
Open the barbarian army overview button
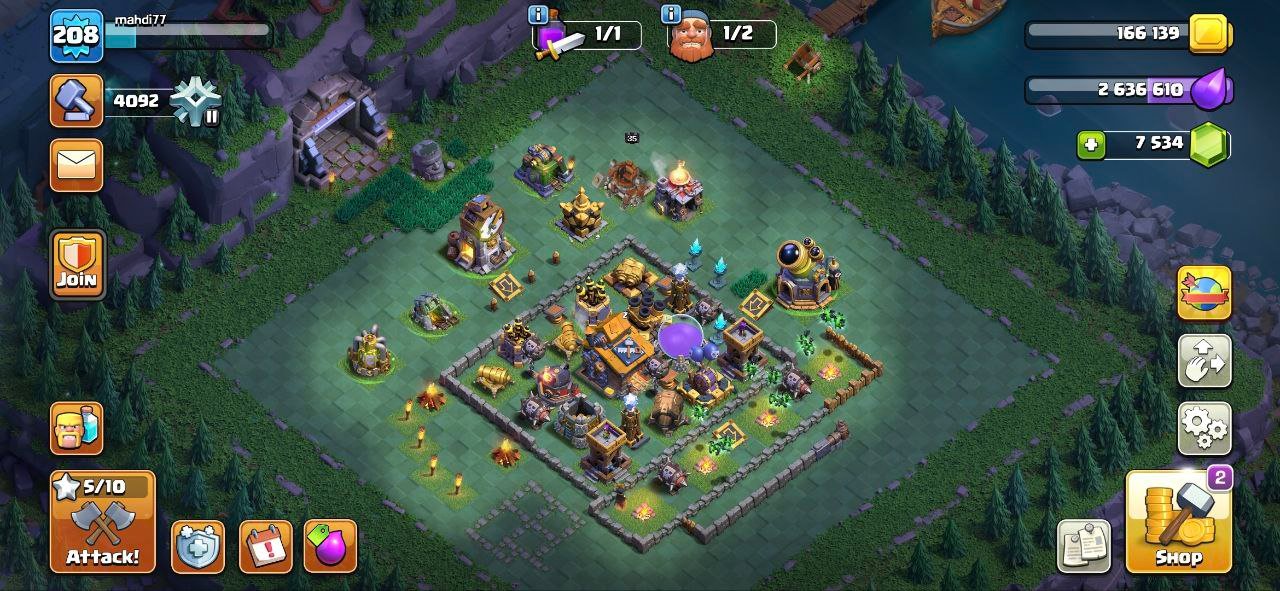77,428
